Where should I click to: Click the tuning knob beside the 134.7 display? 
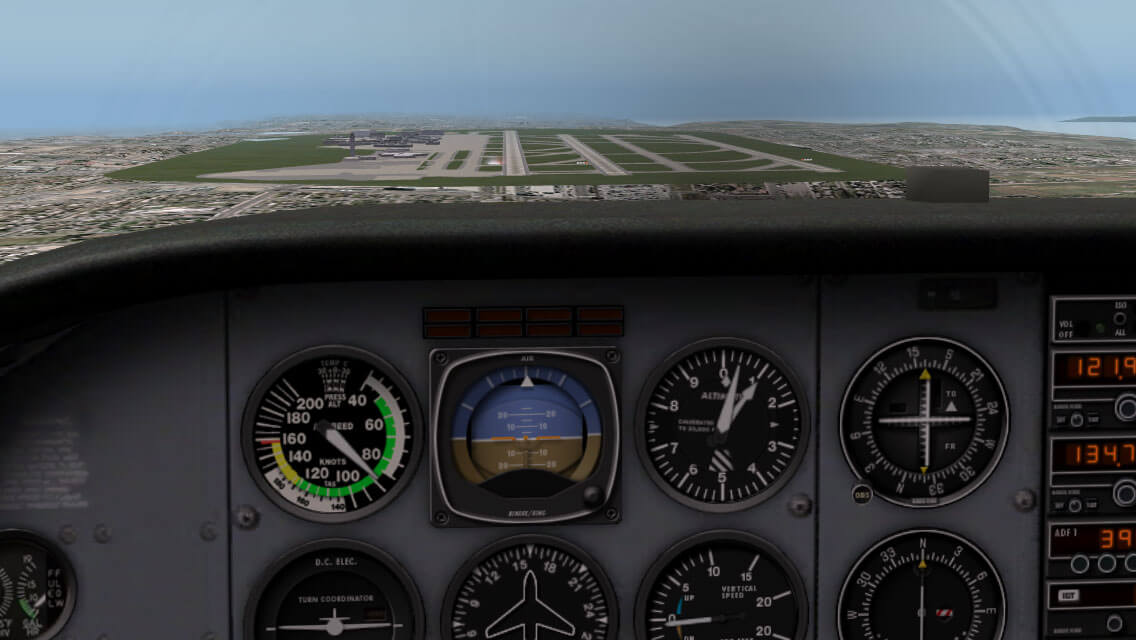(x=1126, y=492)
